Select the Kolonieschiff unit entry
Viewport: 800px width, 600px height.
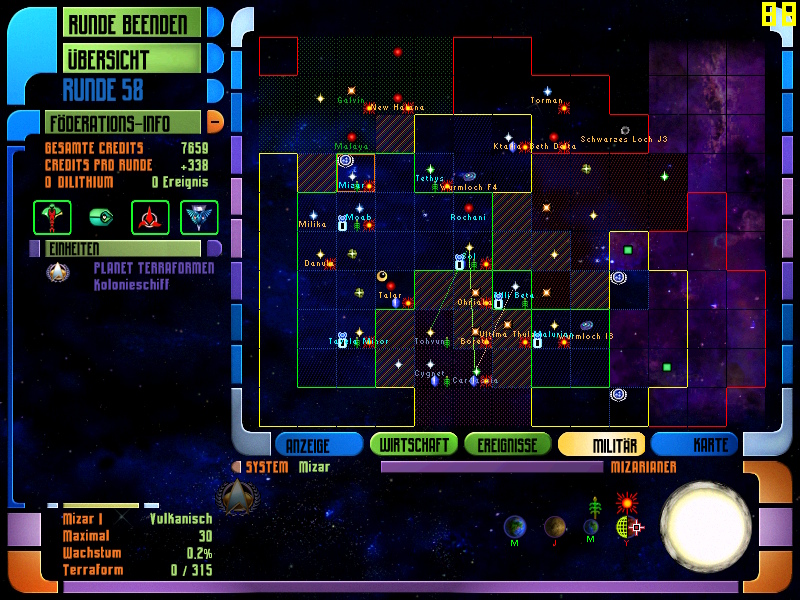130,284
